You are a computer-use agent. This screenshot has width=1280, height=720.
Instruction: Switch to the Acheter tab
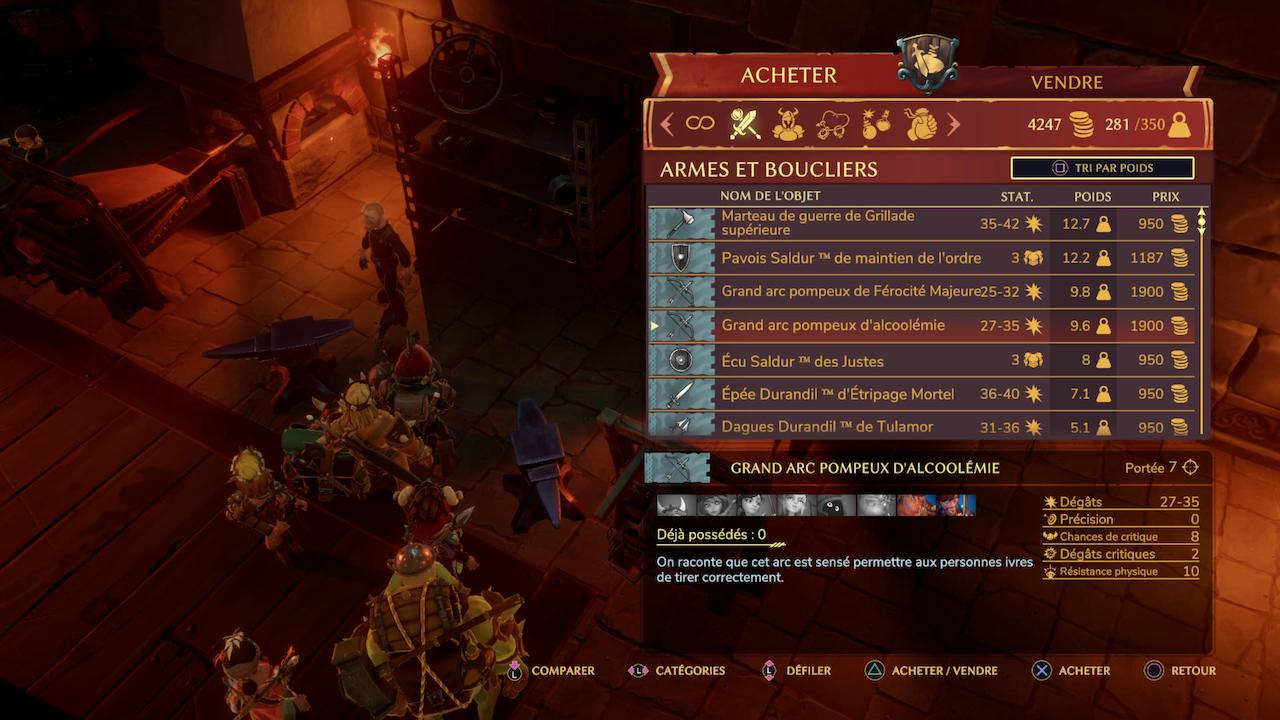pos(788,76)
